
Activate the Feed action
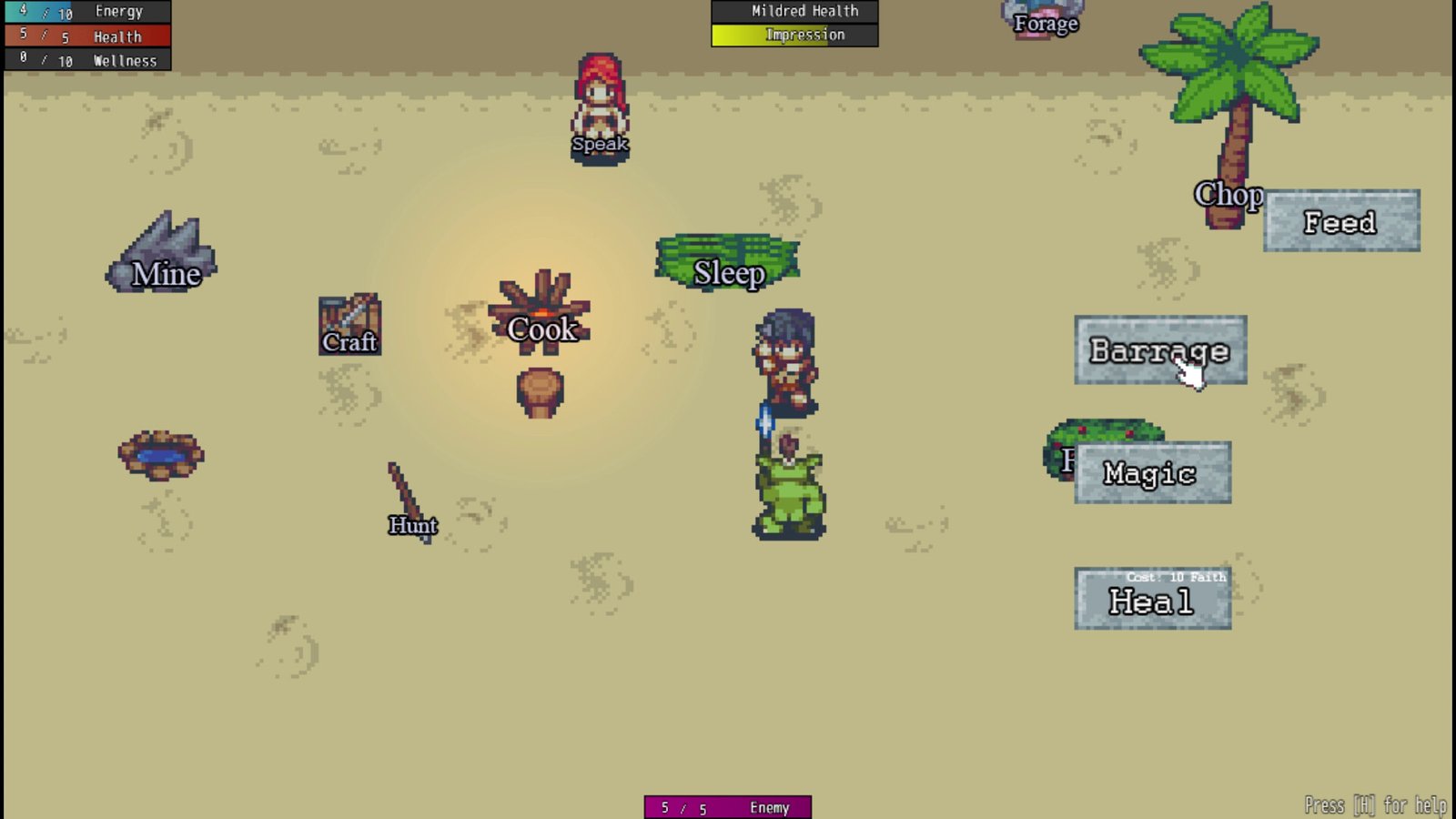[x=1340, y=221]
